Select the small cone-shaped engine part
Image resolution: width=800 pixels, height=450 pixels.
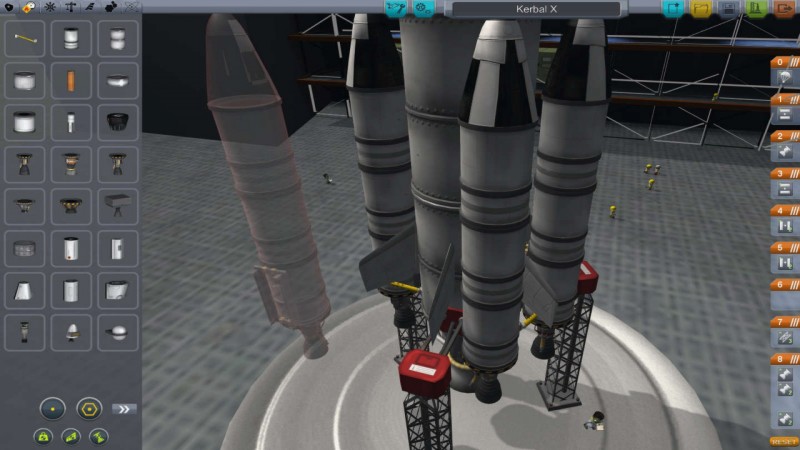[x=71, y=328]
